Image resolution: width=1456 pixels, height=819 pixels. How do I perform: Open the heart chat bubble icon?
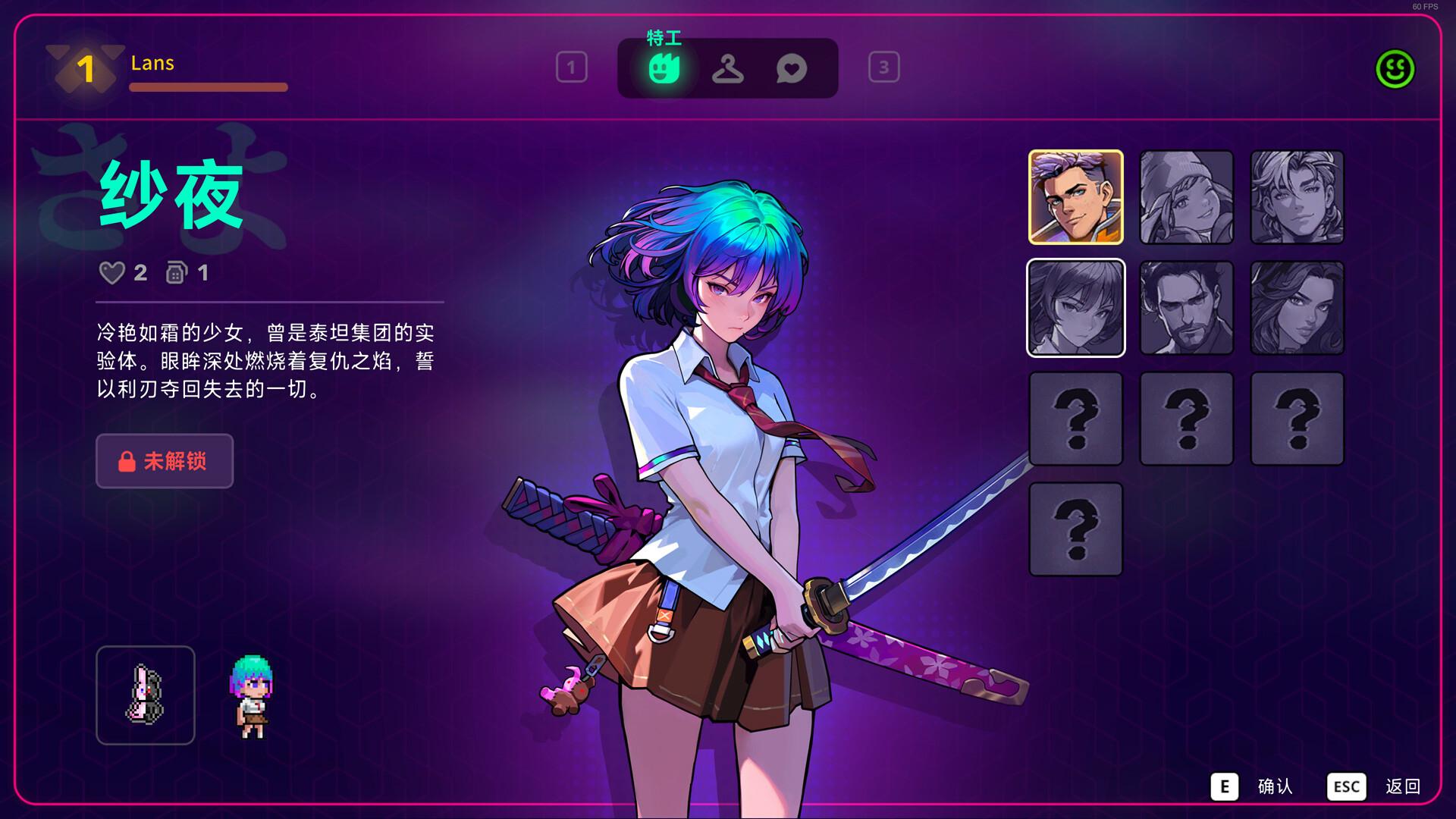point(792,69)
